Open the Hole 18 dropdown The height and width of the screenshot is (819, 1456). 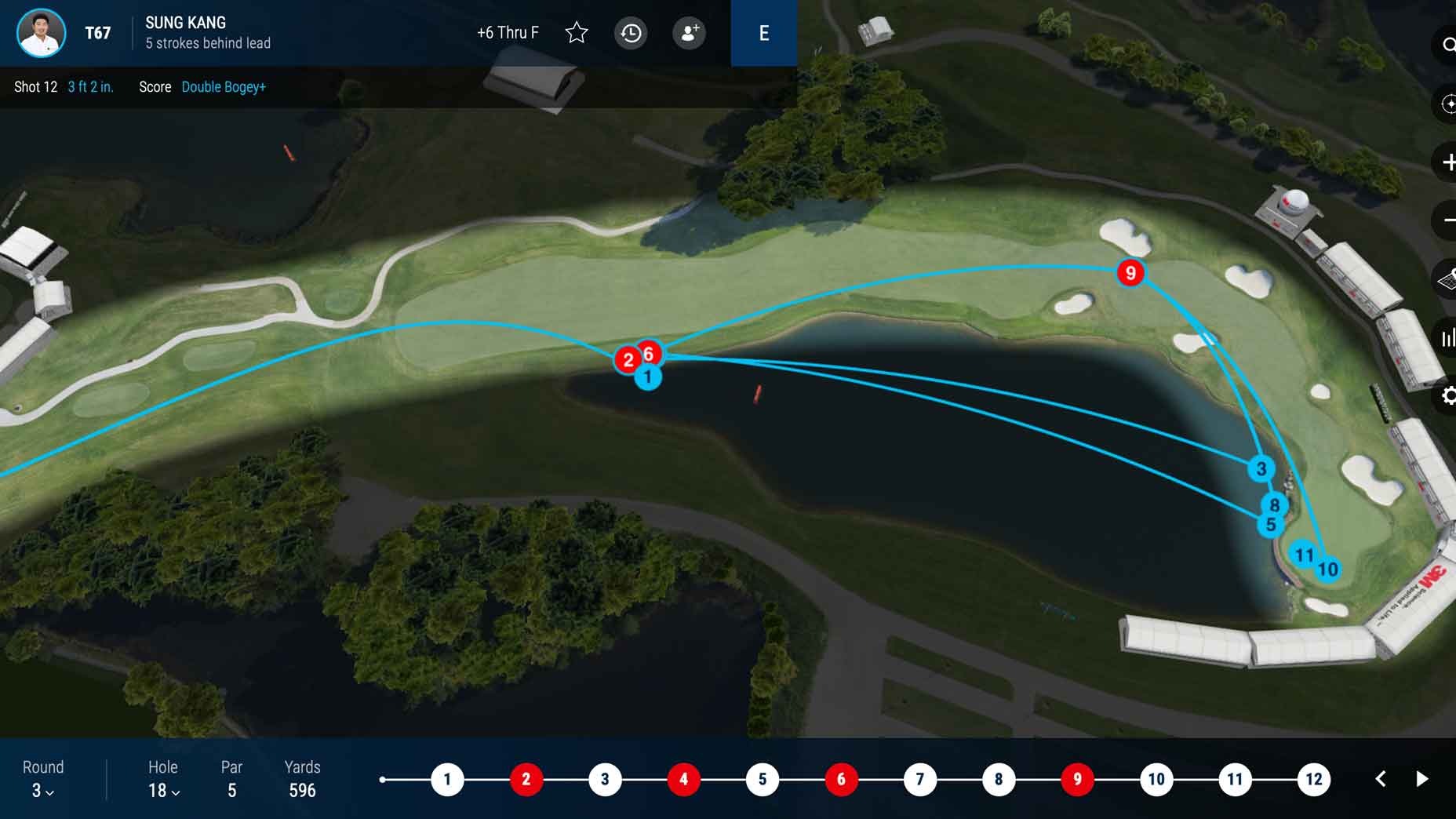pos(164,790)
